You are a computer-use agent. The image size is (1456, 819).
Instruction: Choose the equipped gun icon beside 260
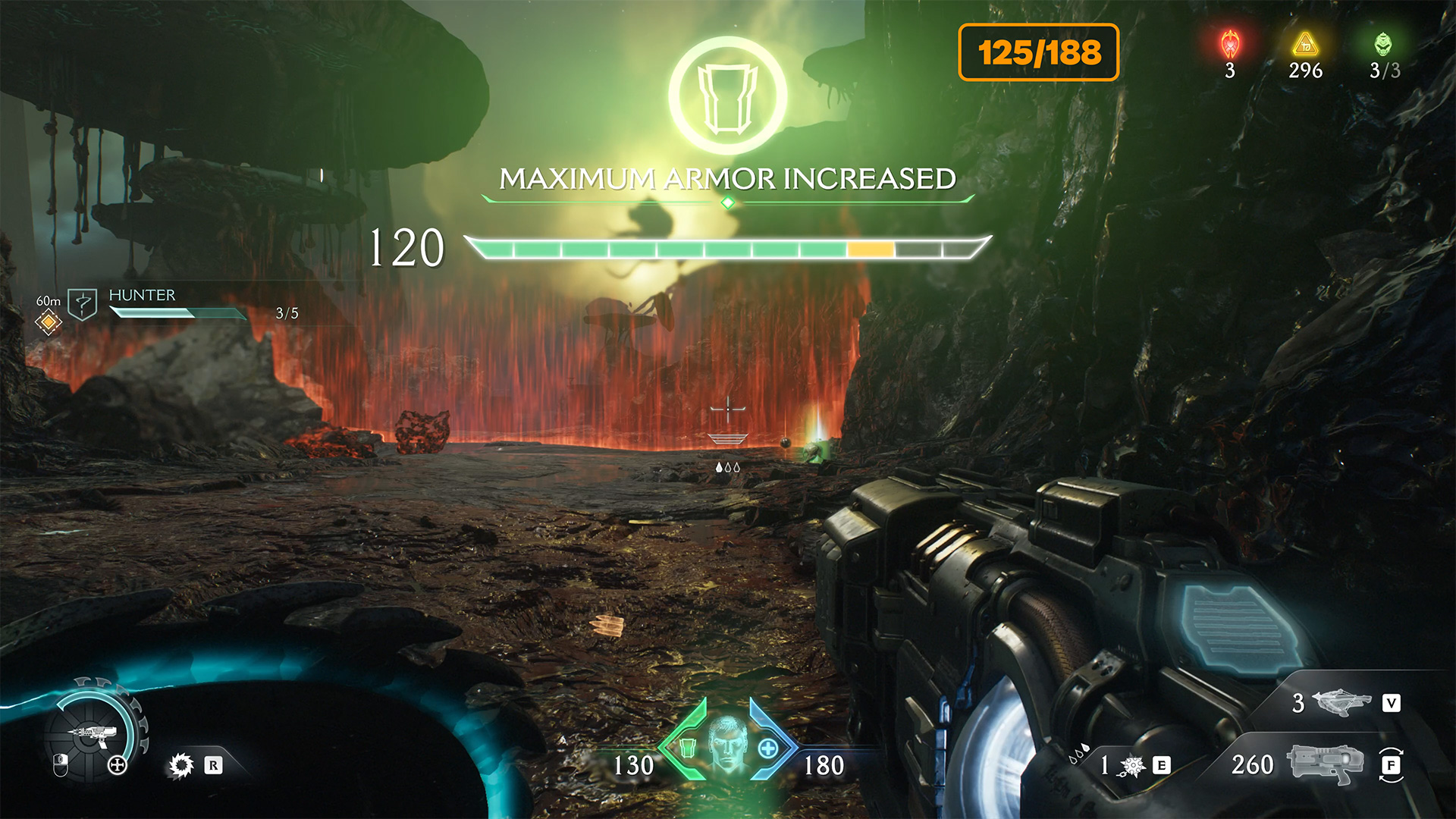click(1324, 764)
